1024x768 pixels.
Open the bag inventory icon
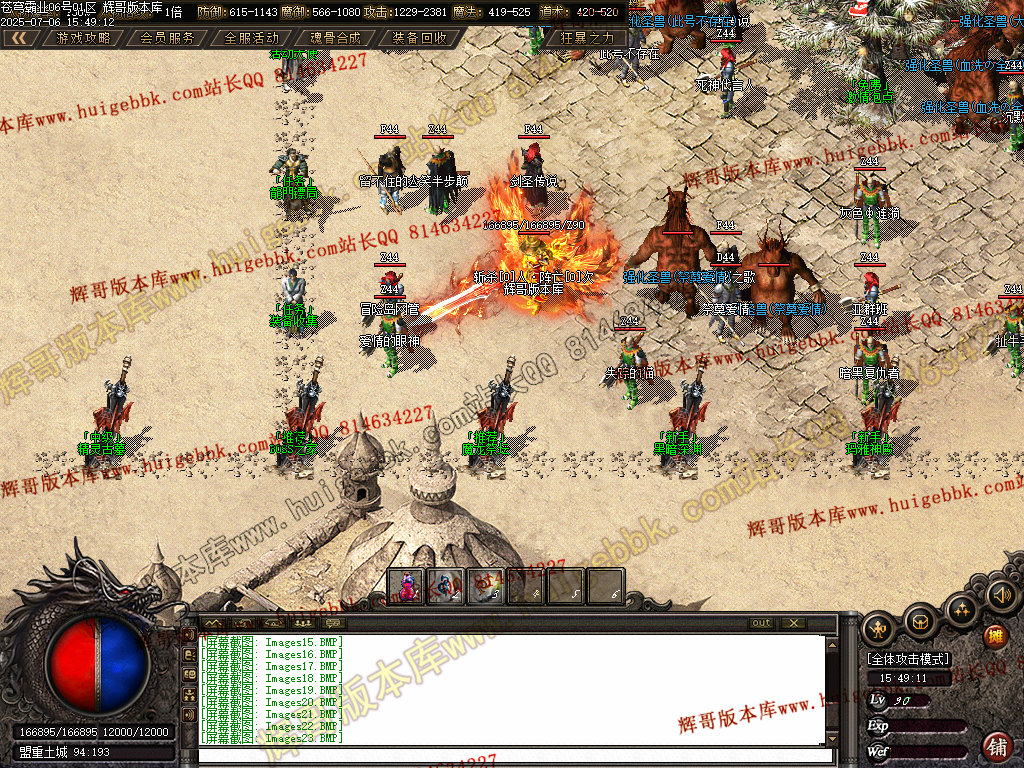coord(921,622)
